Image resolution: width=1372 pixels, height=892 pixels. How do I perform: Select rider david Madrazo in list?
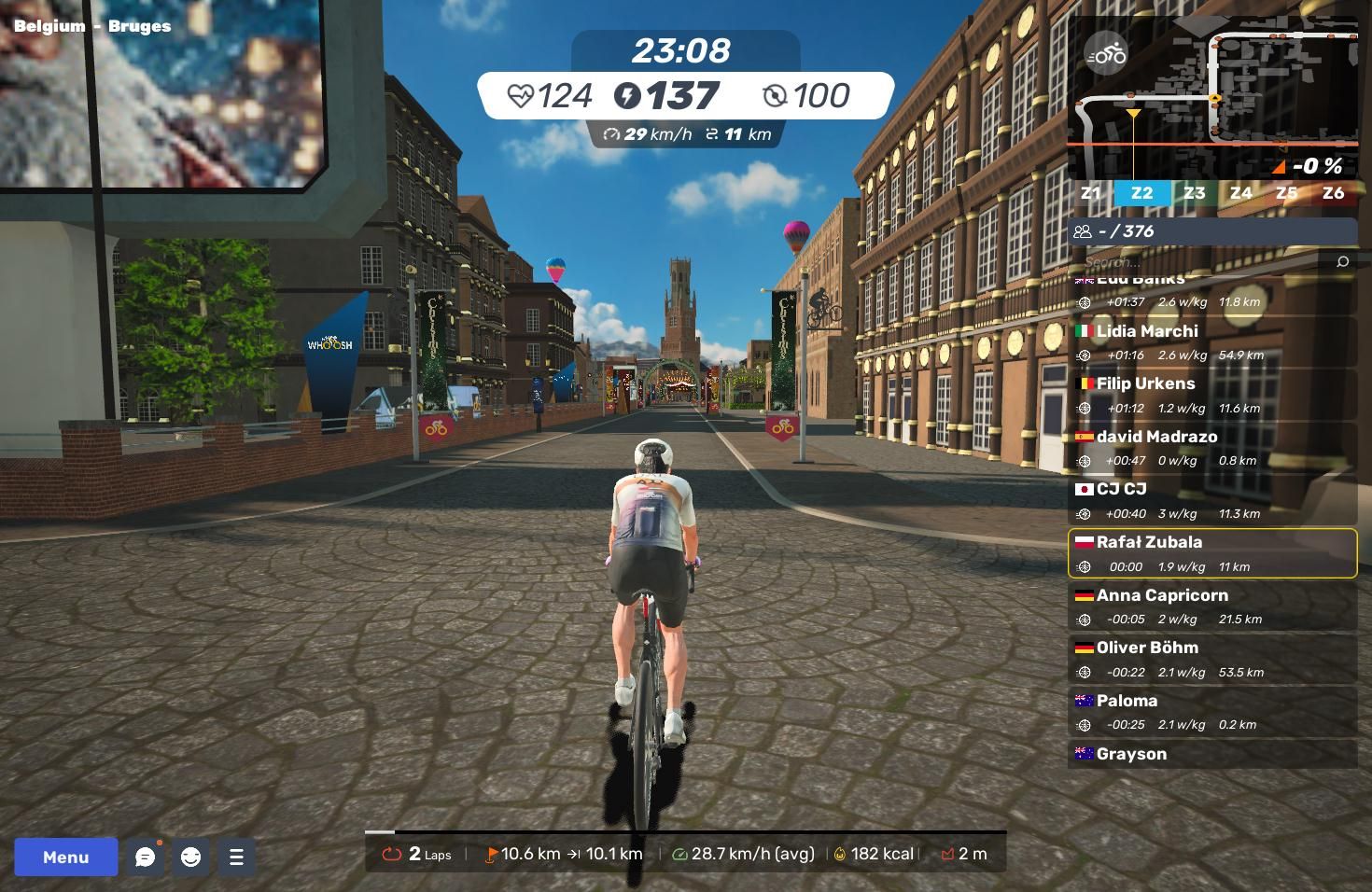click(x=1211, y=447)
